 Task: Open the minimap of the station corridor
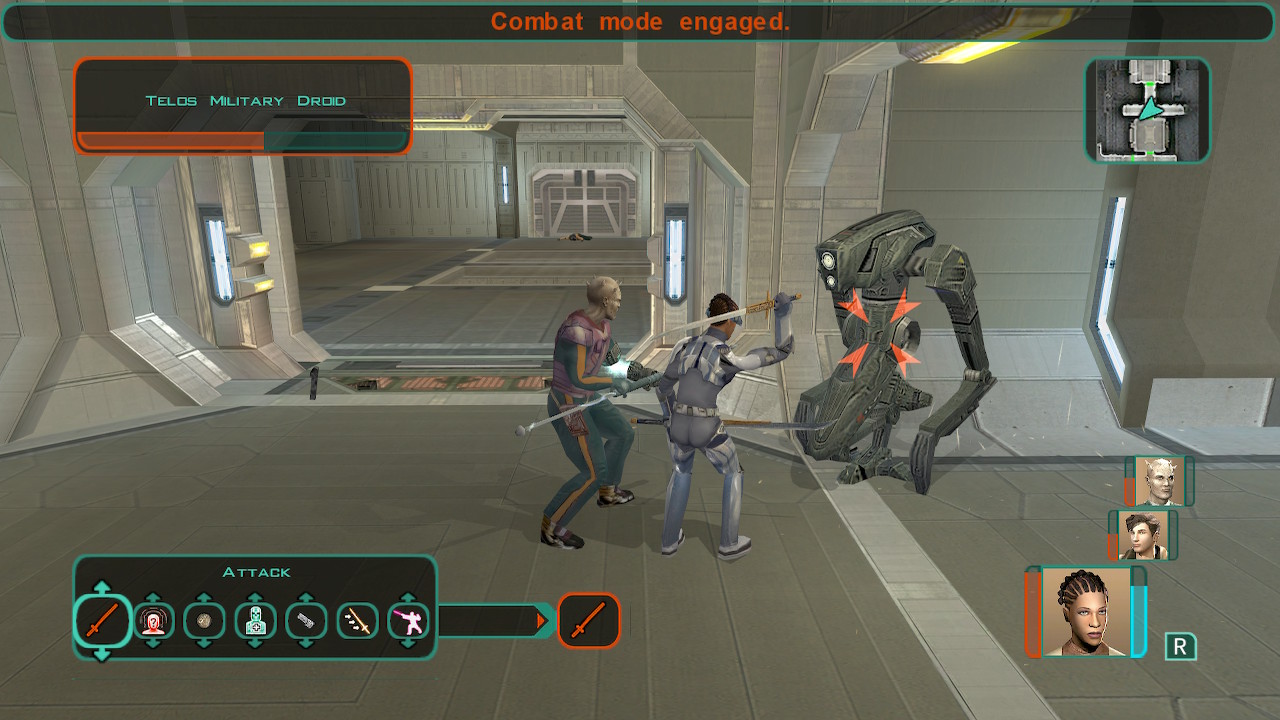click(x=1147, y=110)
